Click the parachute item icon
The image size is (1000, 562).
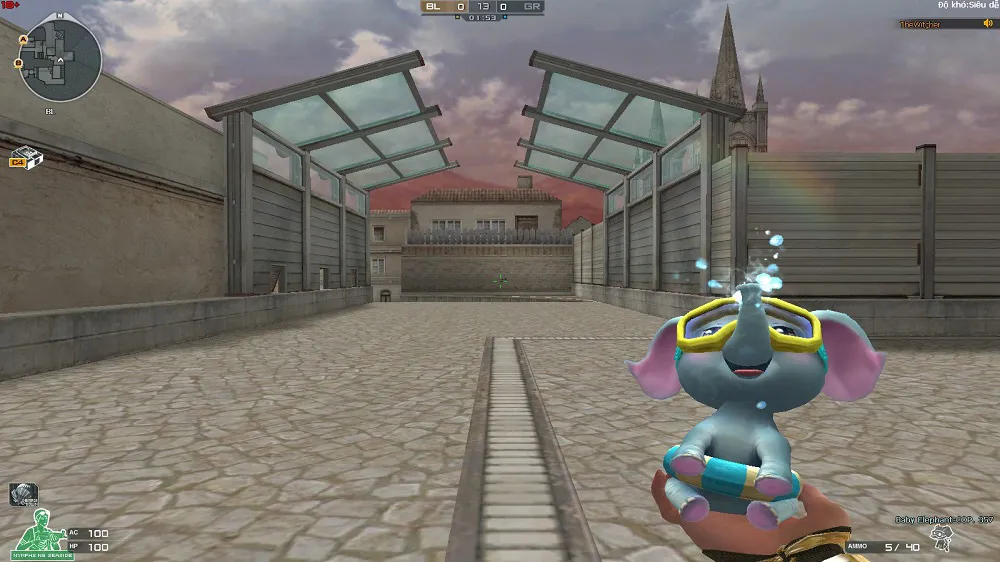coord(23,493)
